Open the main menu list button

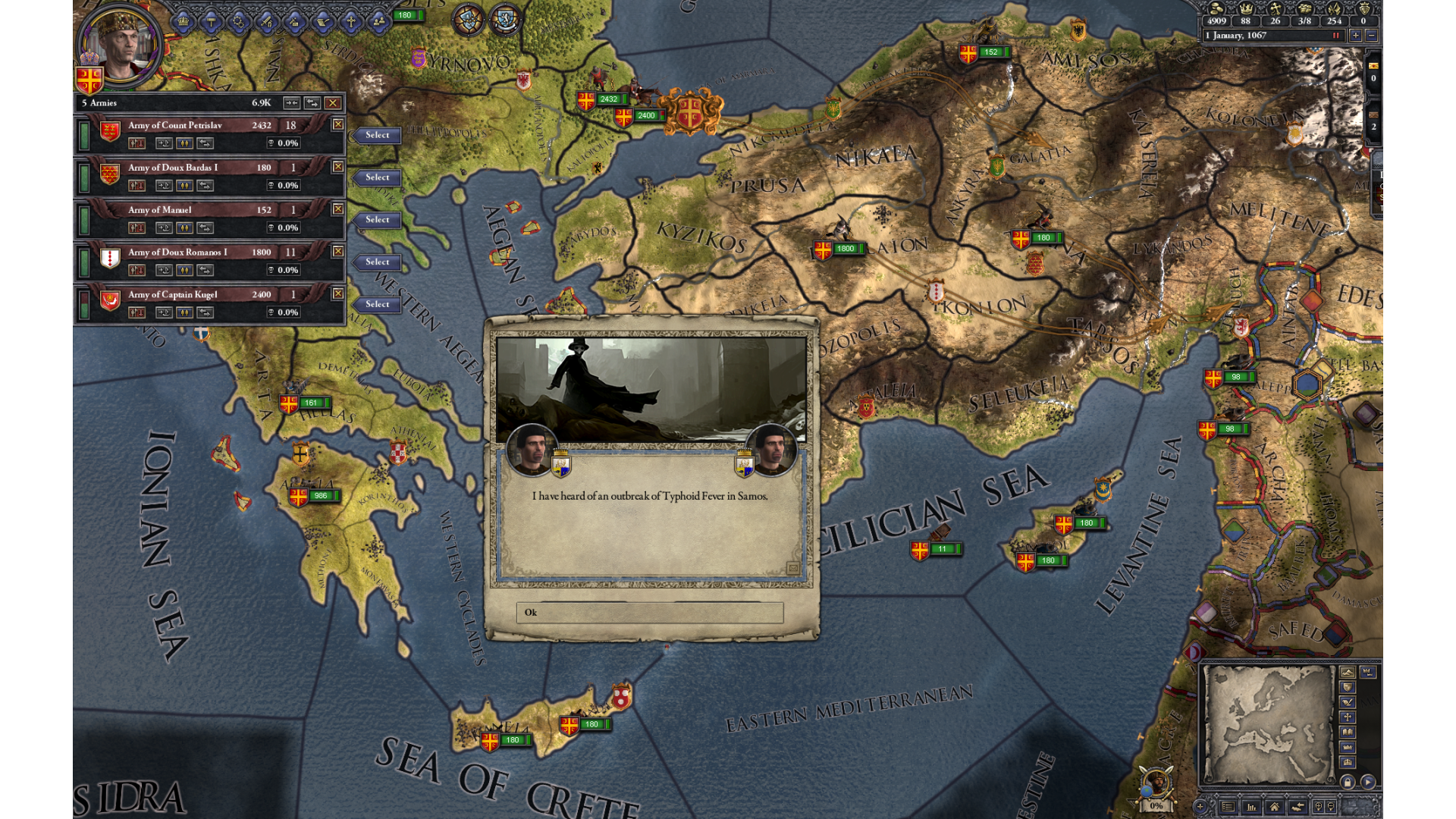1228,807
